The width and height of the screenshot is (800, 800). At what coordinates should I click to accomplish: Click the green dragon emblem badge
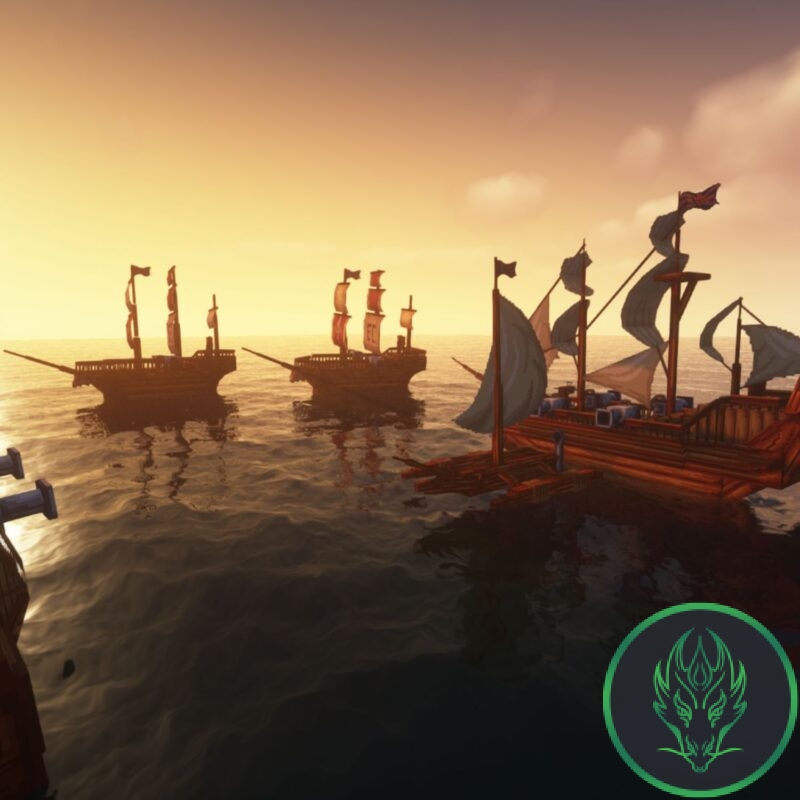tap(699, 699)
